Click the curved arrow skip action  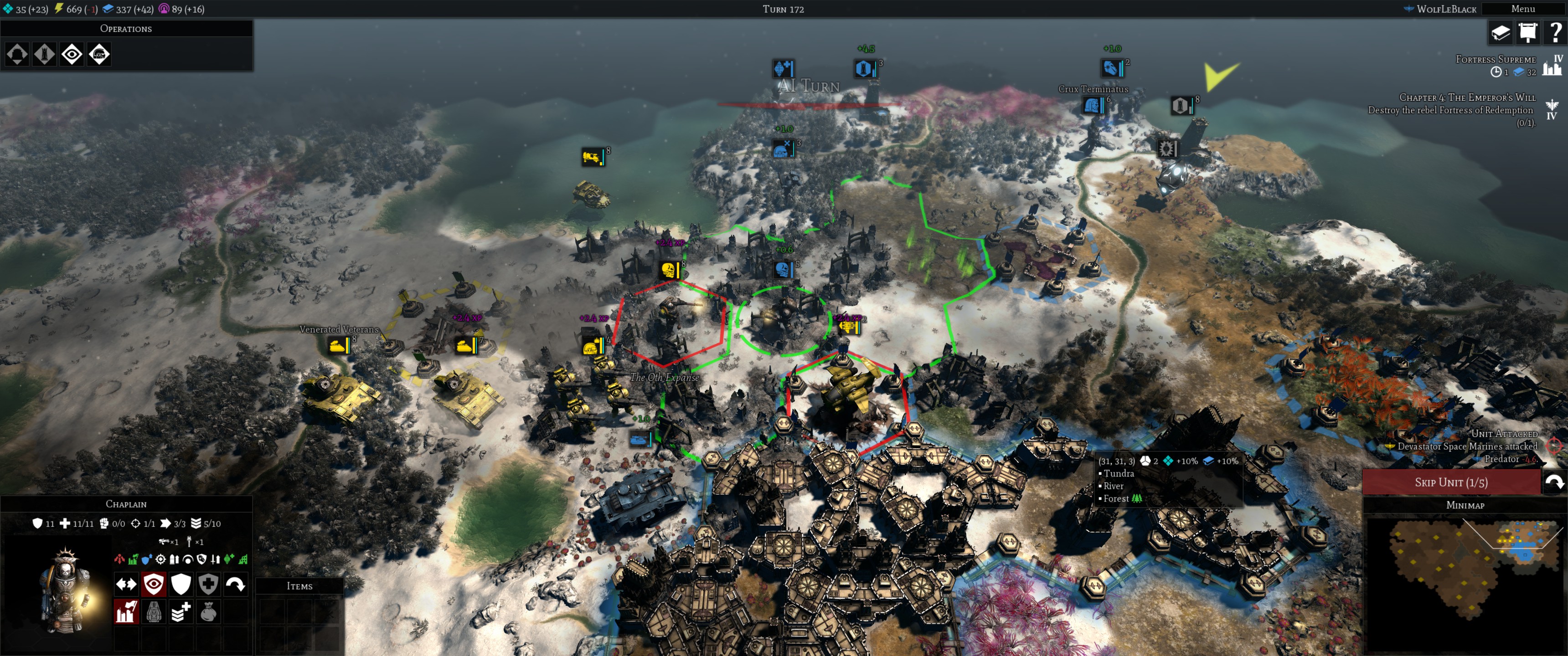pos(236,584)
